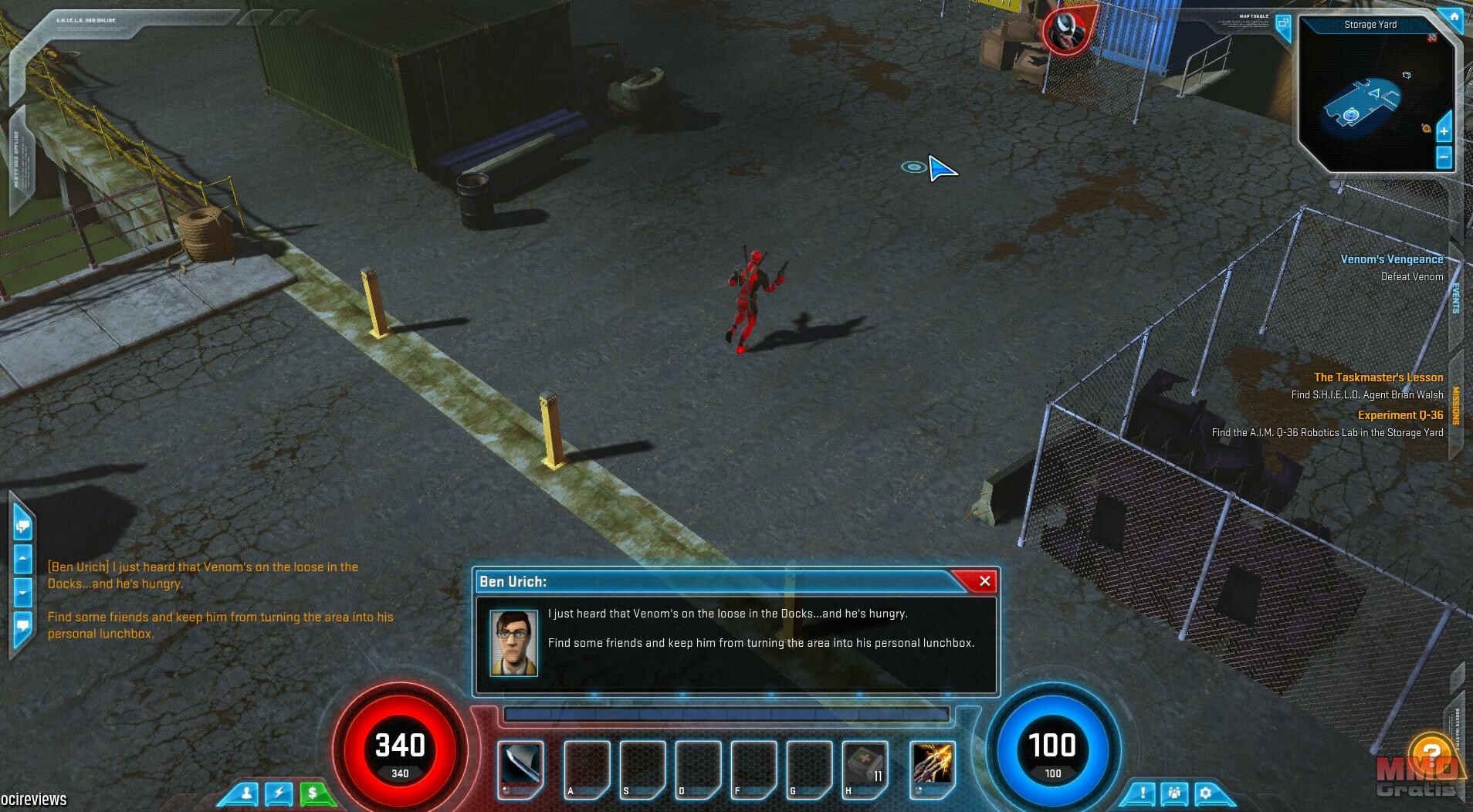The height and width of the screenshot is (812, 1473).
Task: Use the medkit in slot H
Action: coord(865,766)
